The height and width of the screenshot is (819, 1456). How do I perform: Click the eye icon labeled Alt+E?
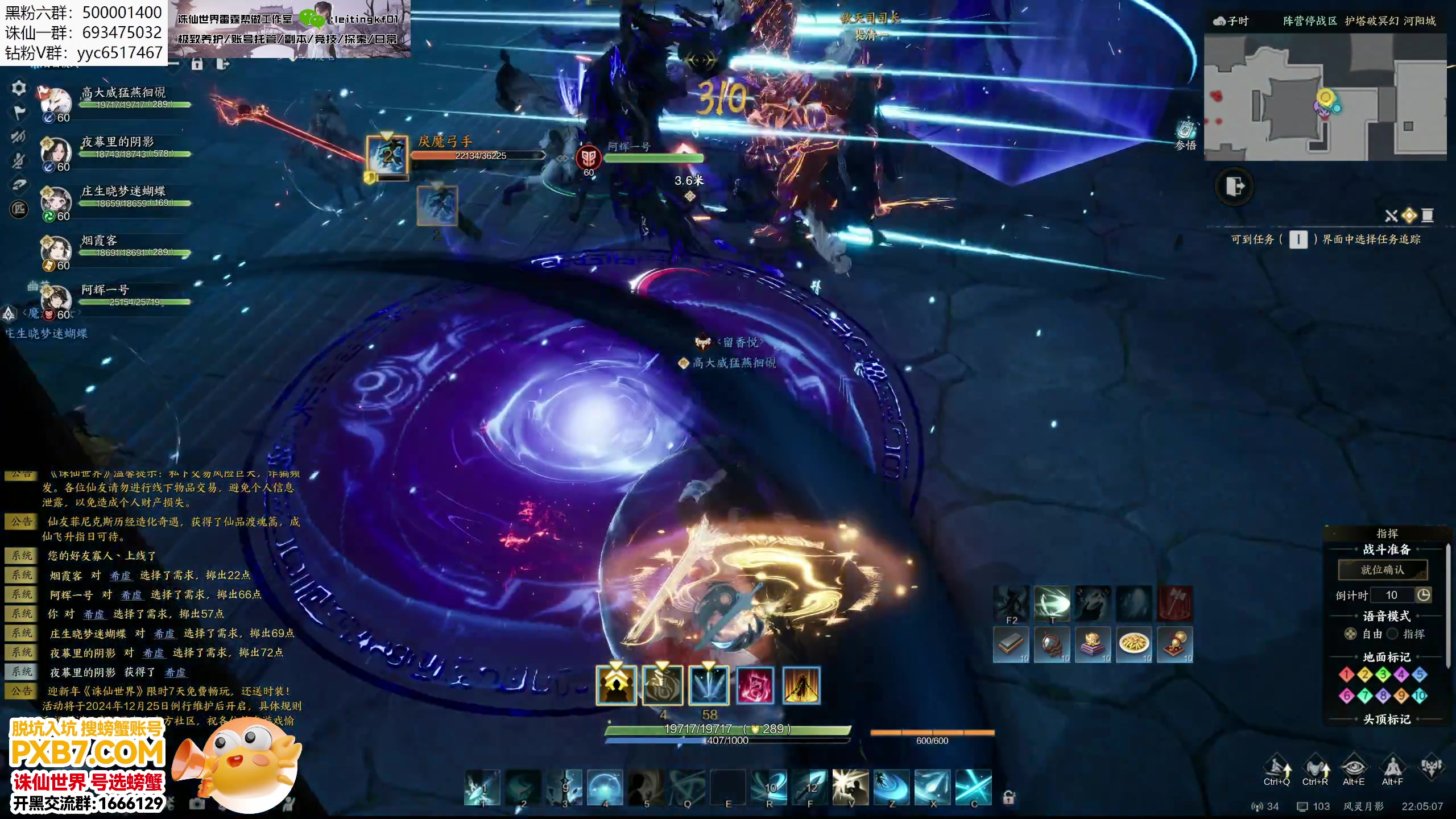click(x=1354, y=768)
